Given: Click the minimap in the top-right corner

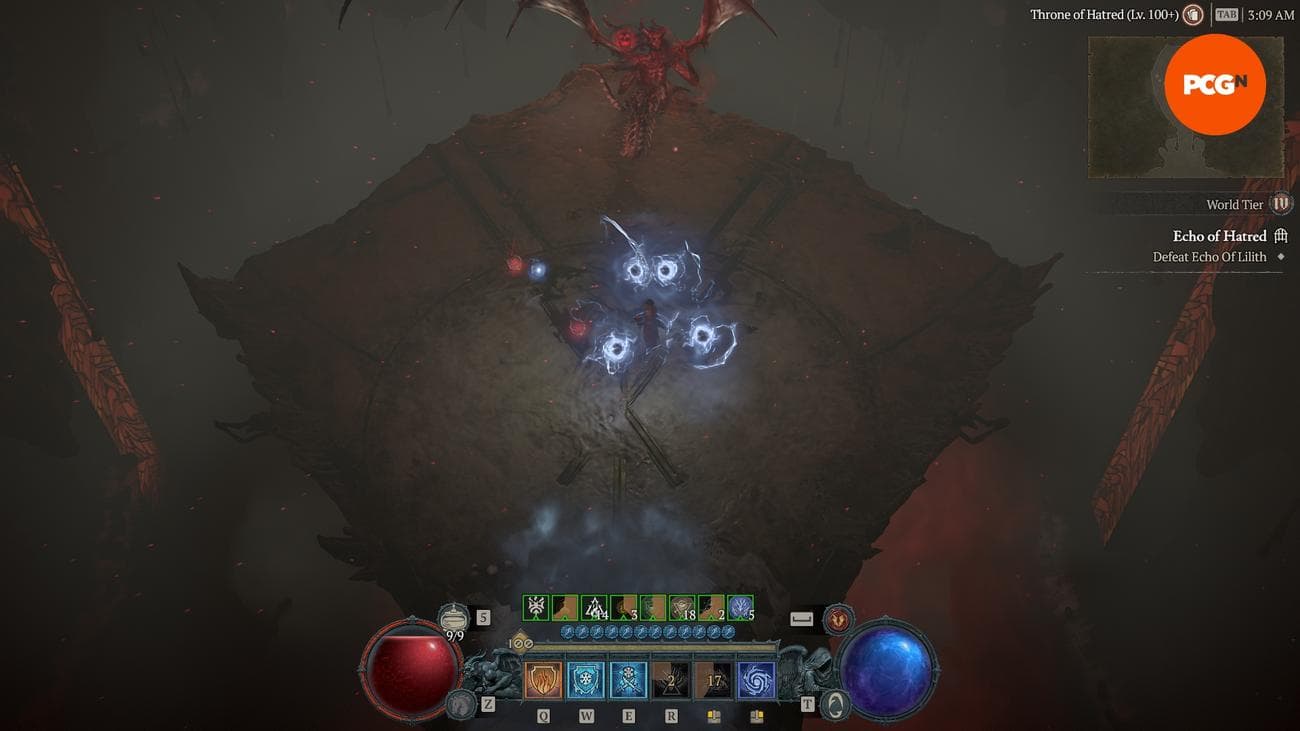Looking at the screenshot, I should pyautogui.click(x=1185, y=107).
